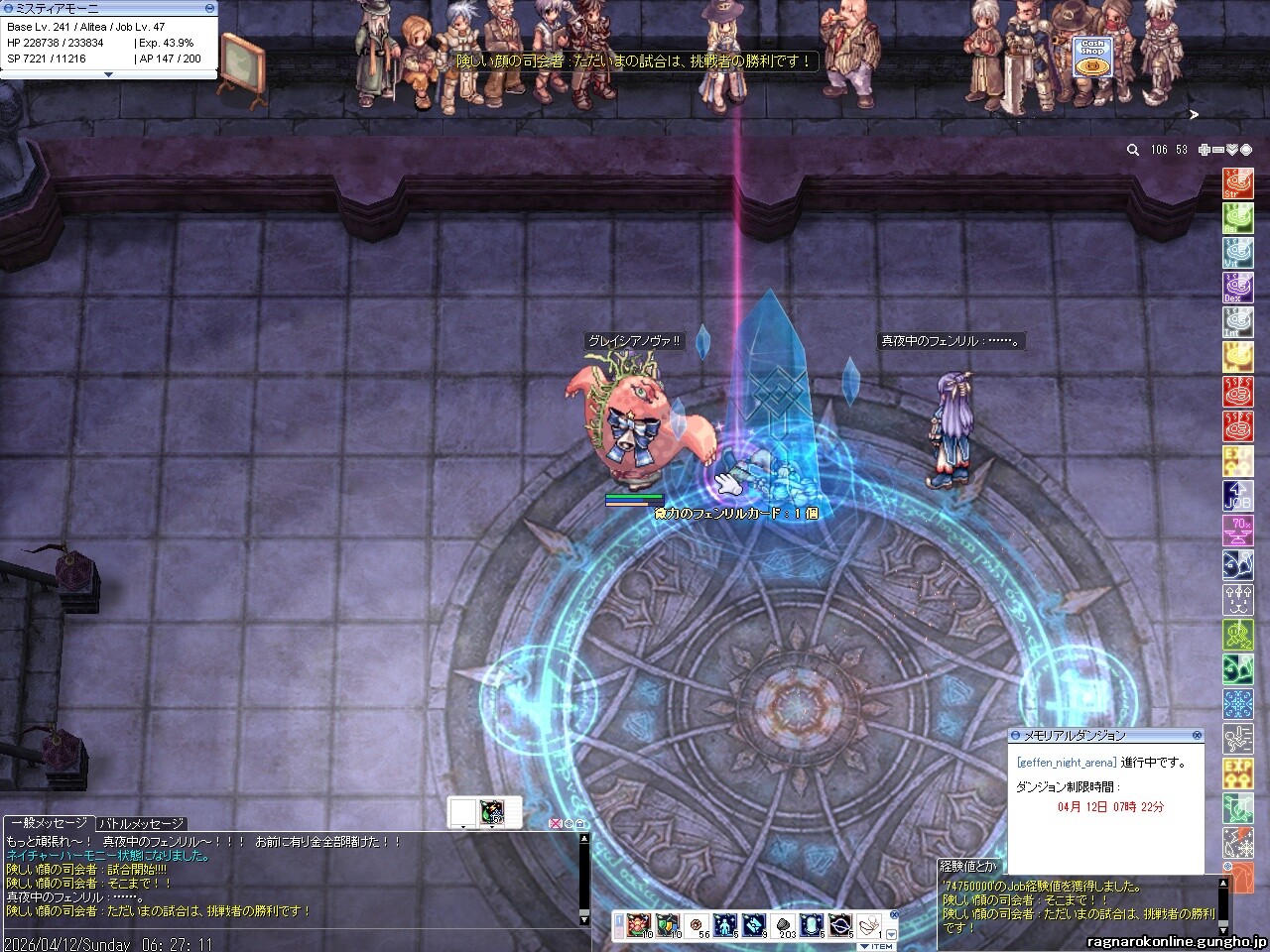The height and width of the screenshot is (952, 1270).
Task: Click the lightning leaf skill shortcut icon
Action: pos(491,812)
